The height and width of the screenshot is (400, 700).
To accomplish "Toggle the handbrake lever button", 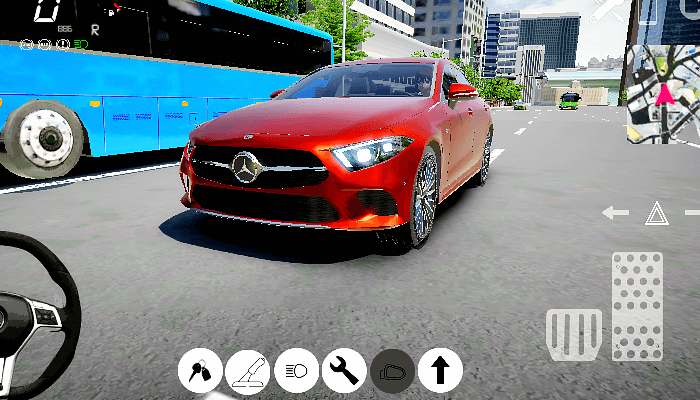I will (248, 371).
